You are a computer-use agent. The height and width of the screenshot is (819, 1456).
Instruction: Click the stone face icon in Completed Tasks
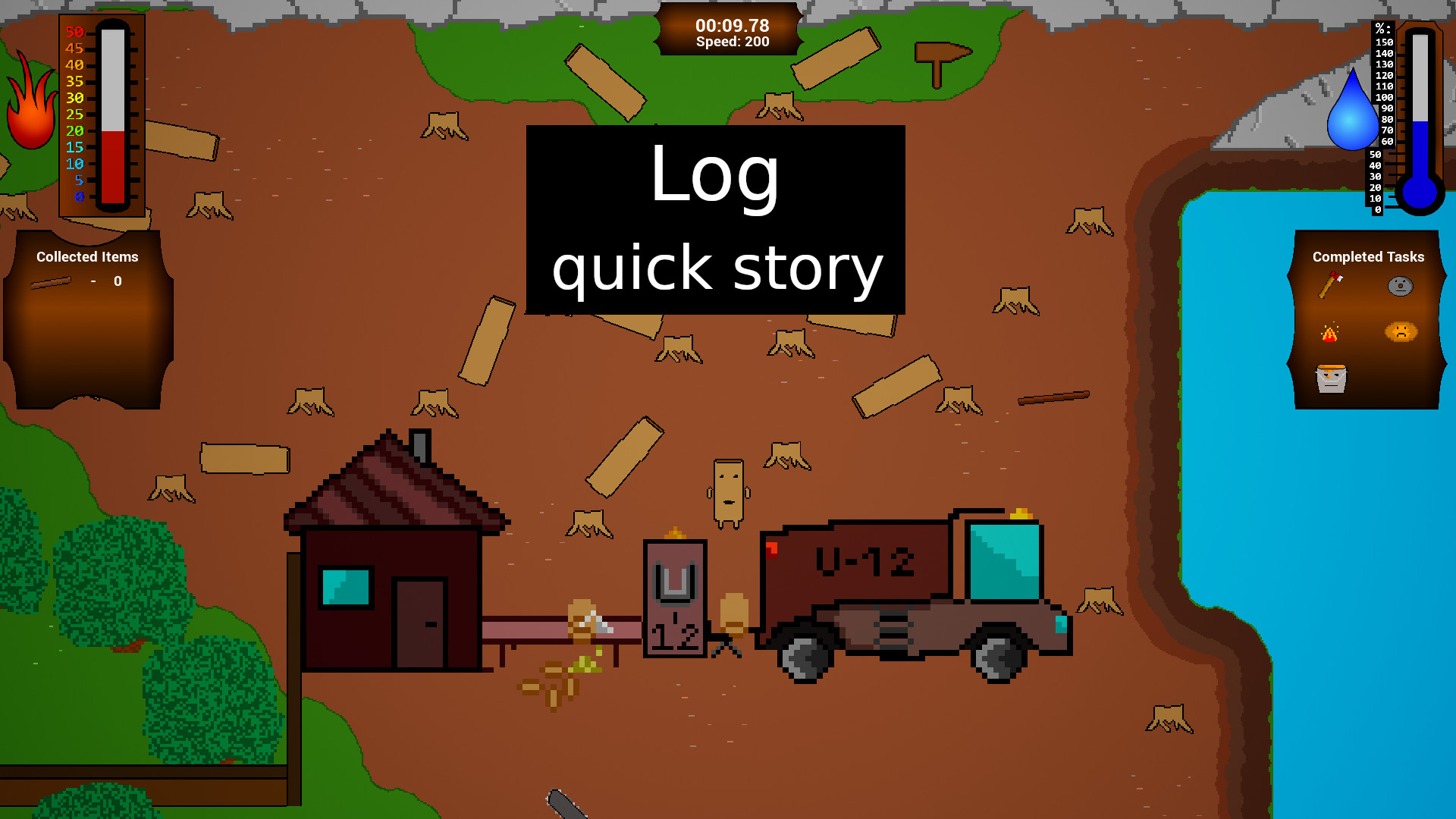1400,284
